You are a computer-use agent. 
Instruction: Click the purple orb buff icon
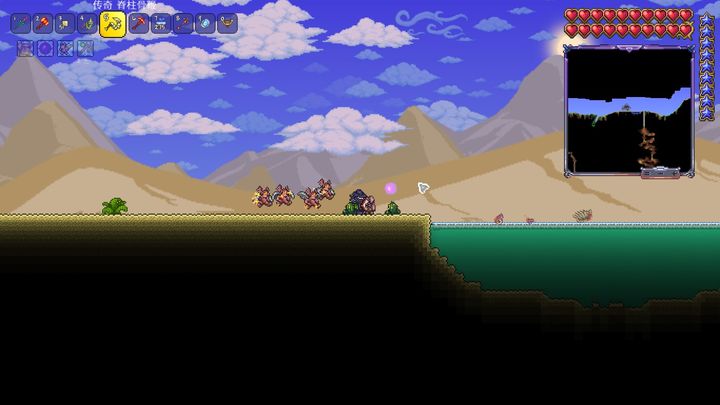45,48
